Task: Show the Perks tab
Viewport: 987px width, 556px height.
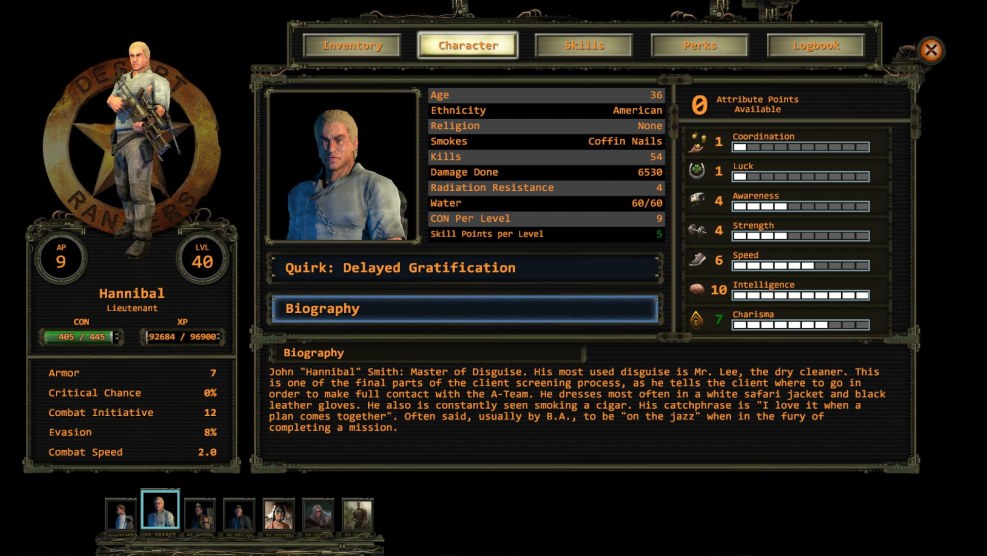Action: (700, 46)
